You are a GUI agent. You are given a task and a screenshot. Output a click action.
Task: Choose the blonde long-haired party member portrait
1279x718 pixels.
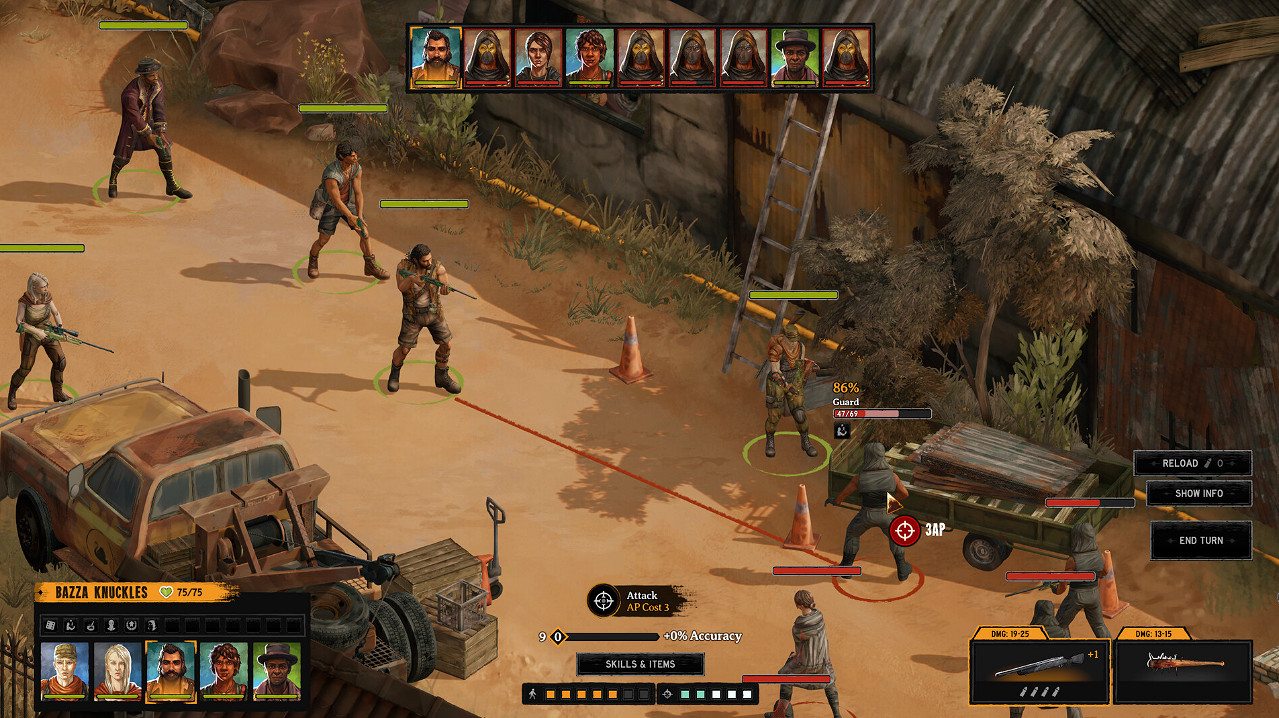pos(117,670)
